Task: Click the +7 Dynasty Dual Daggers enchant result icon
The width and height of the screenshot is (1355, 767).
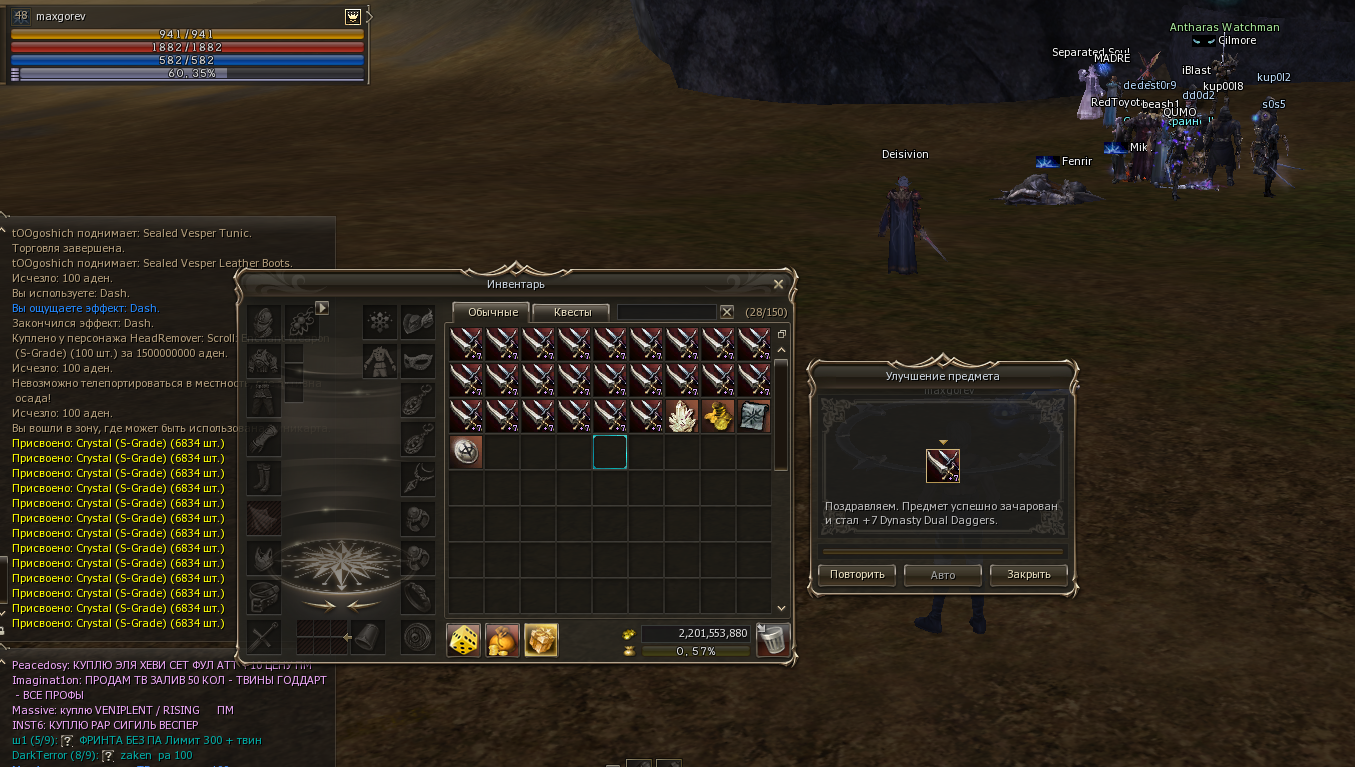Action: point(943,466)
